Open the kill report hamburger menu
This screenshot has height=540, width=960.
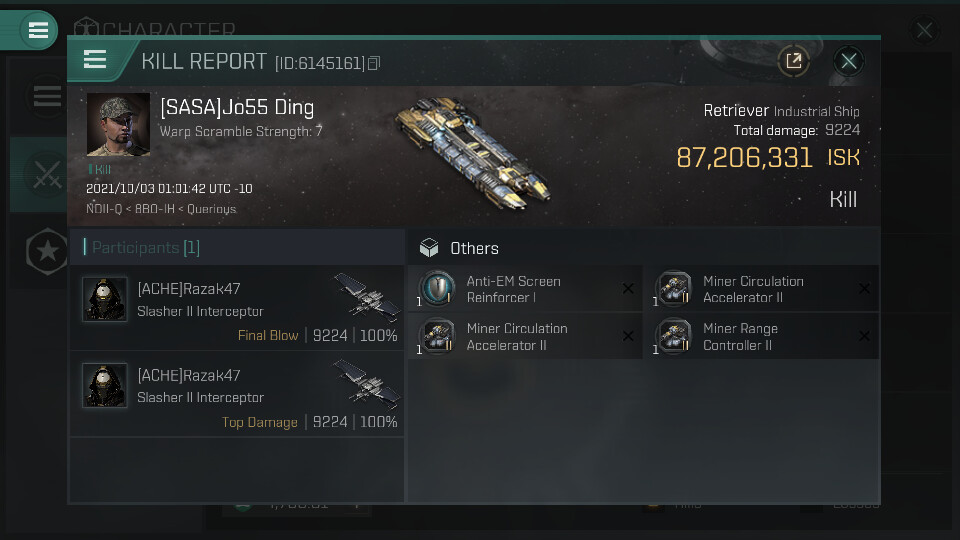pos(95,60)
